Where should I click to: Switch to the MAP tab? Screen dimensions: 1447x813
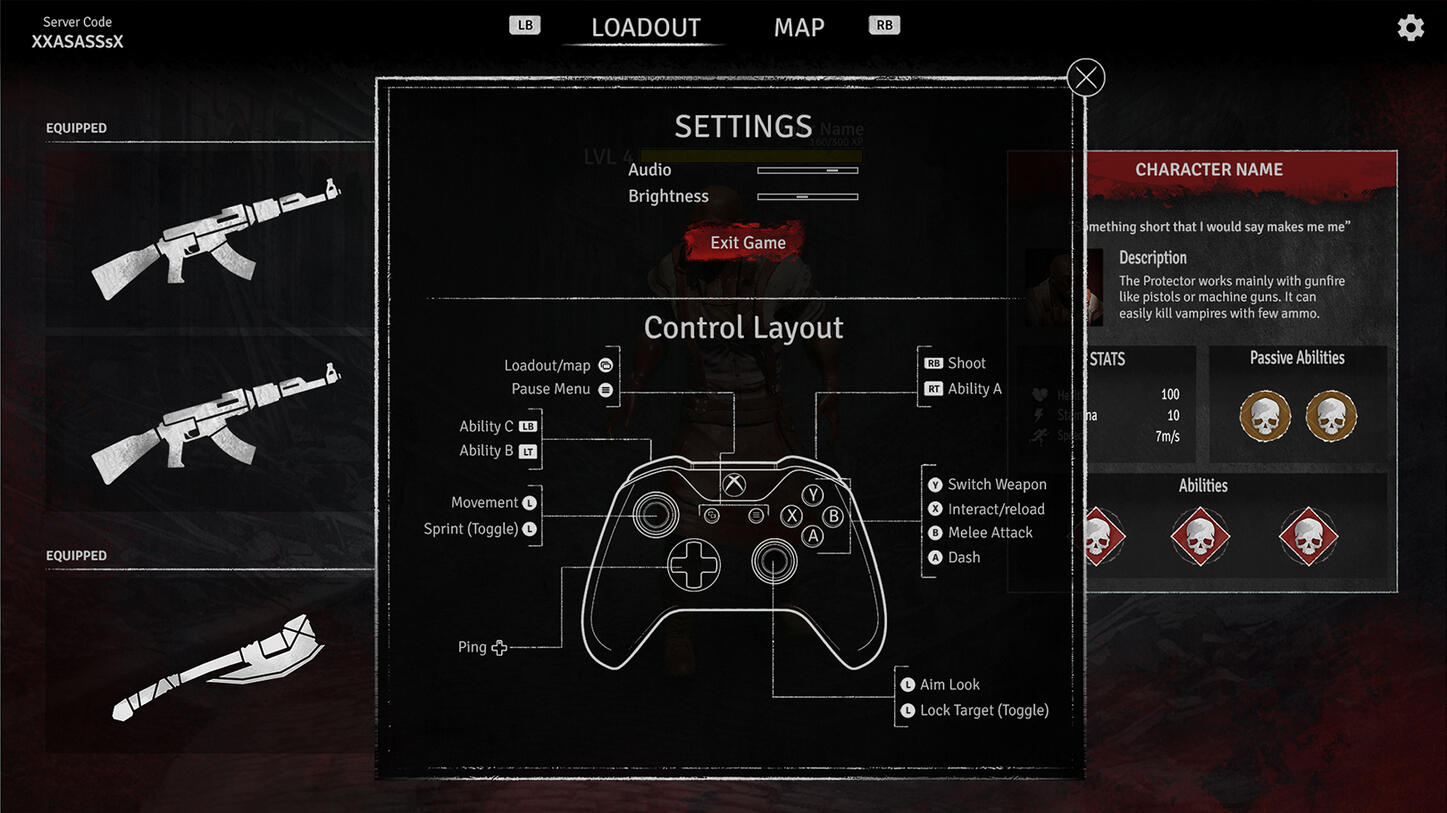coord(799,28)
